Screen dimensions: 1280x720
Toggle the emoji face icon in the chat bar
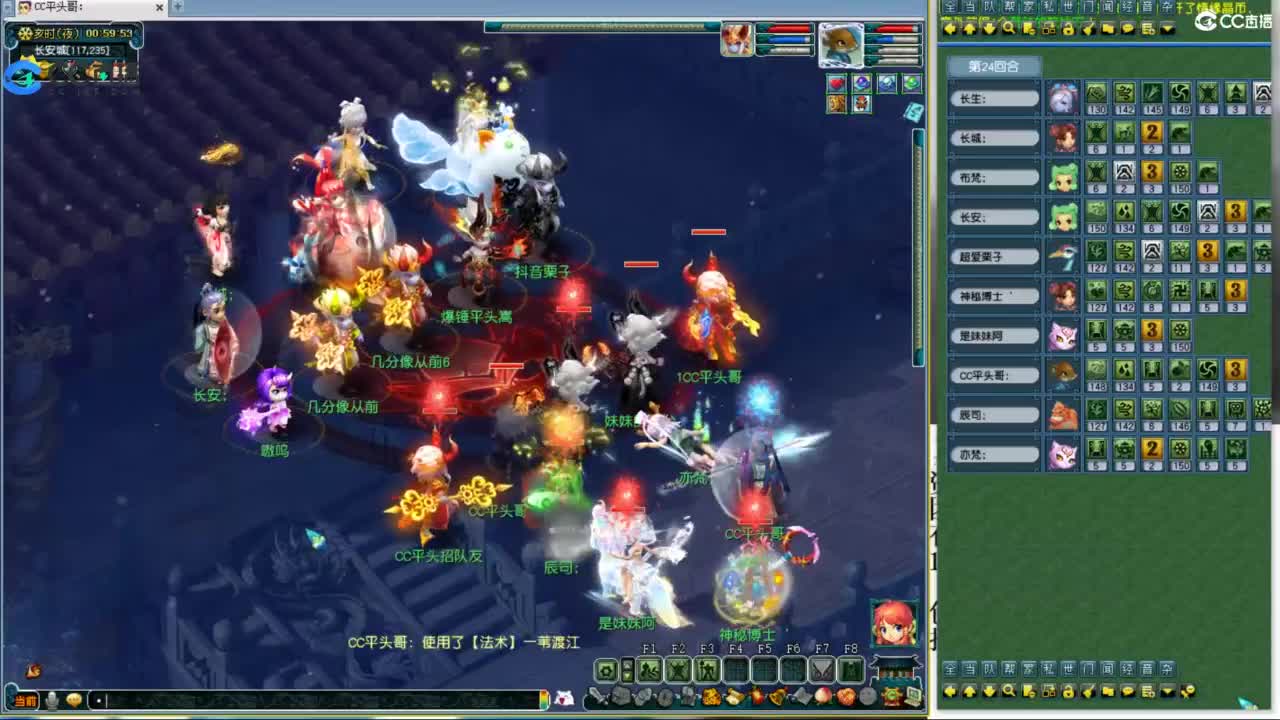[x=75, y=699]
